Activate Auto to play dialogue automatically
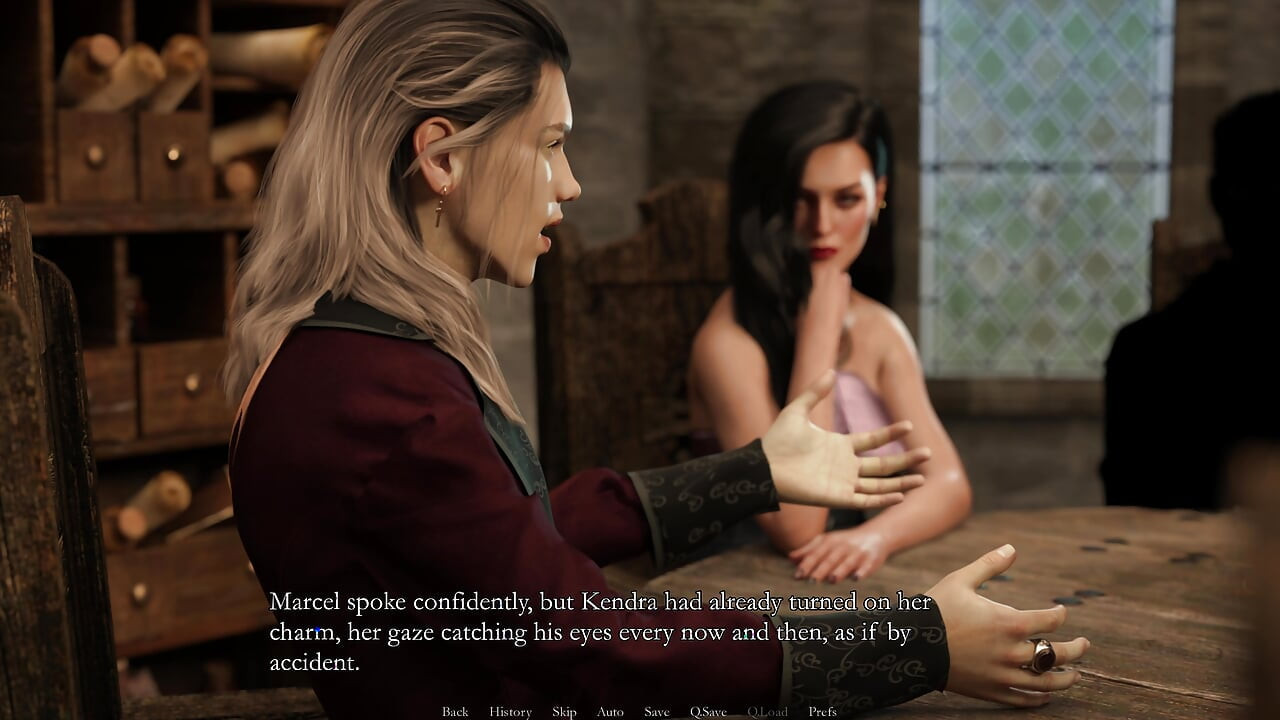This screenshot has width=1280, height=720. pos(609,711)
